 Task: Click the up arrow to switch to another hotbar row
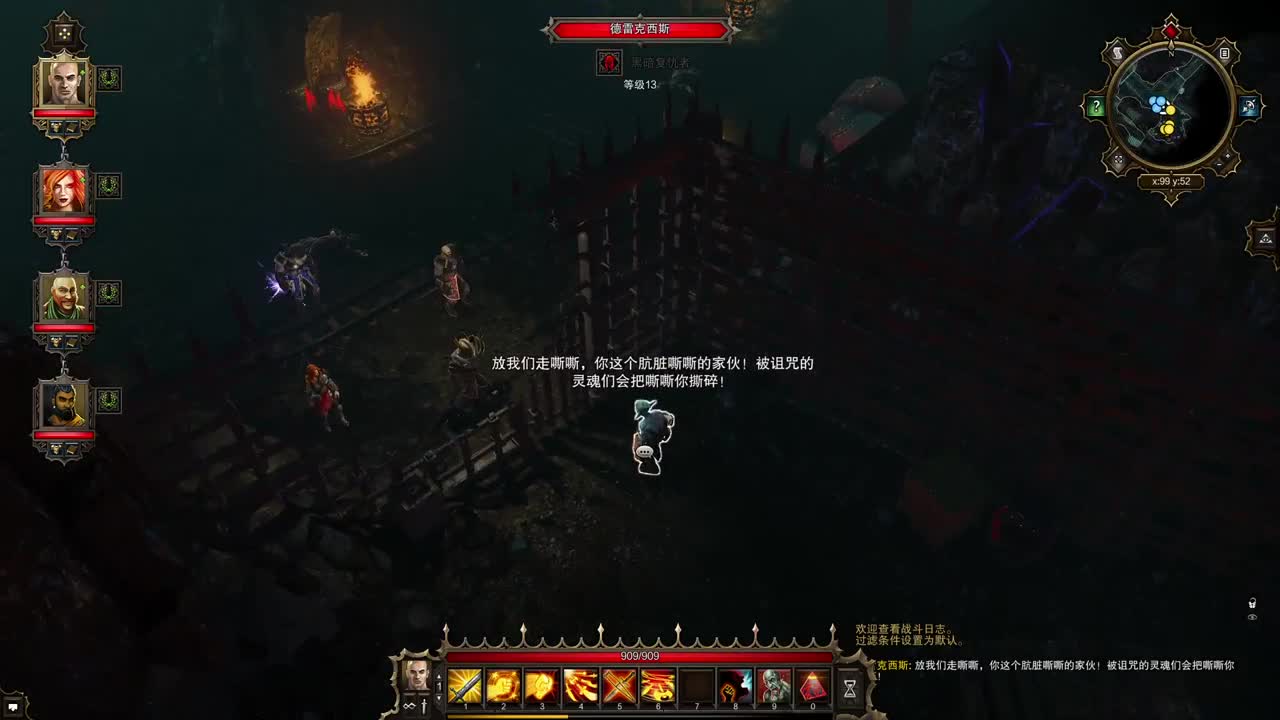tap(438, 677)
